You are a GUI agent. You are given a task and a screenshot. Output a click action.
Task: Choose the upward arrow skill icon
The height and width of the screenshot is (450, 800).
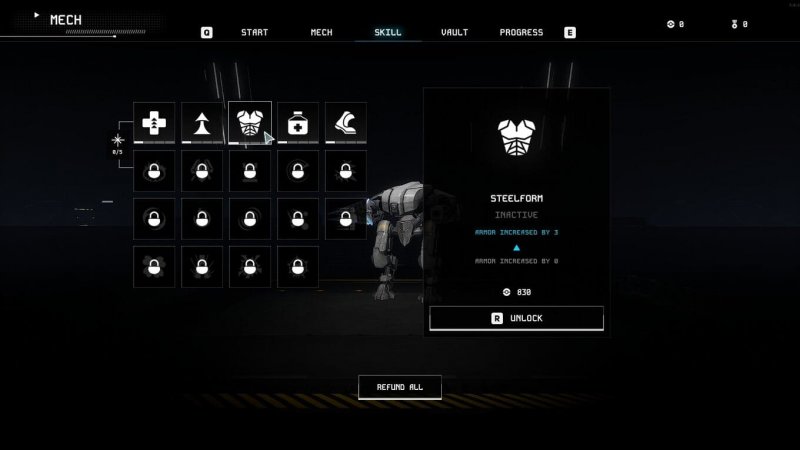tap(202, 123)
